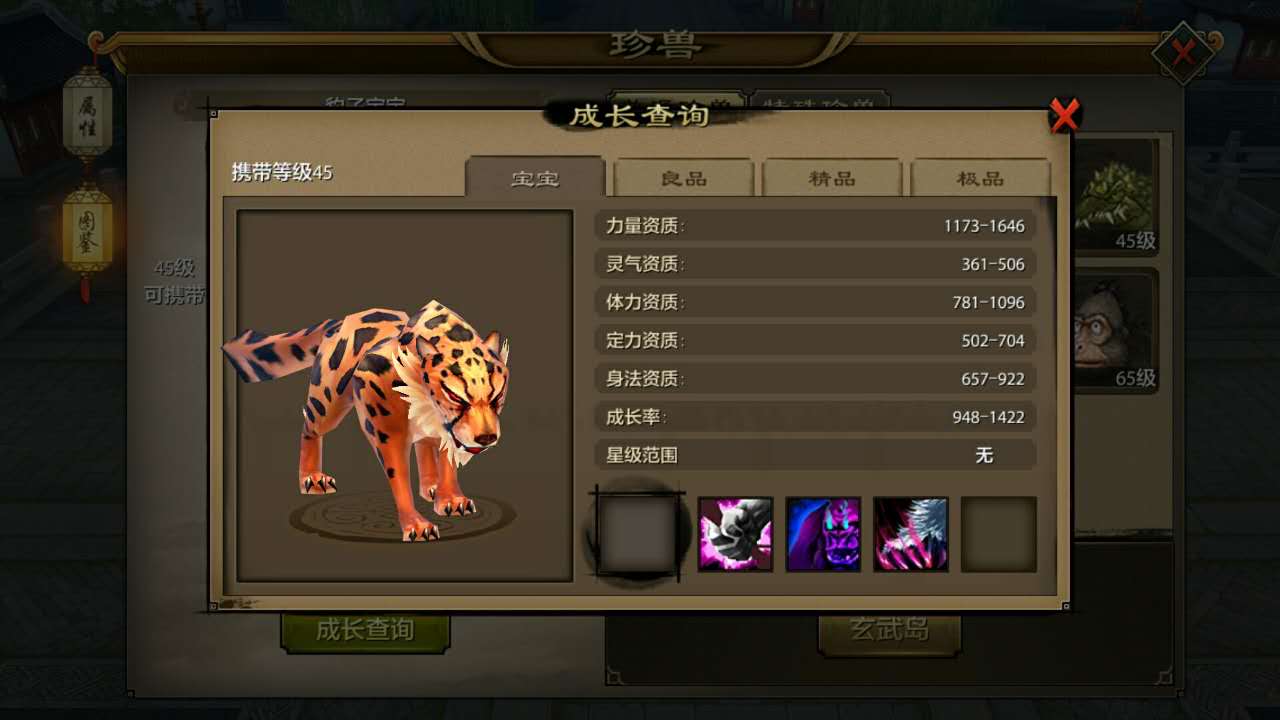
Task: Select the grey gauntlet skill icon
Action: click(x=735, y=534)
